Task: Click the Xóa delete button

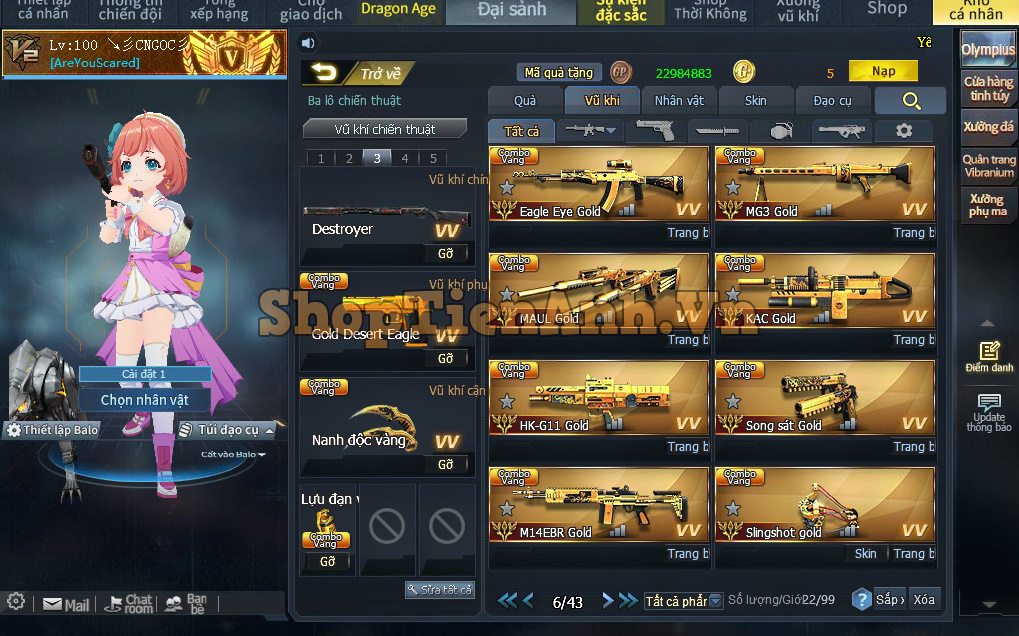Action: pos(924,599)
